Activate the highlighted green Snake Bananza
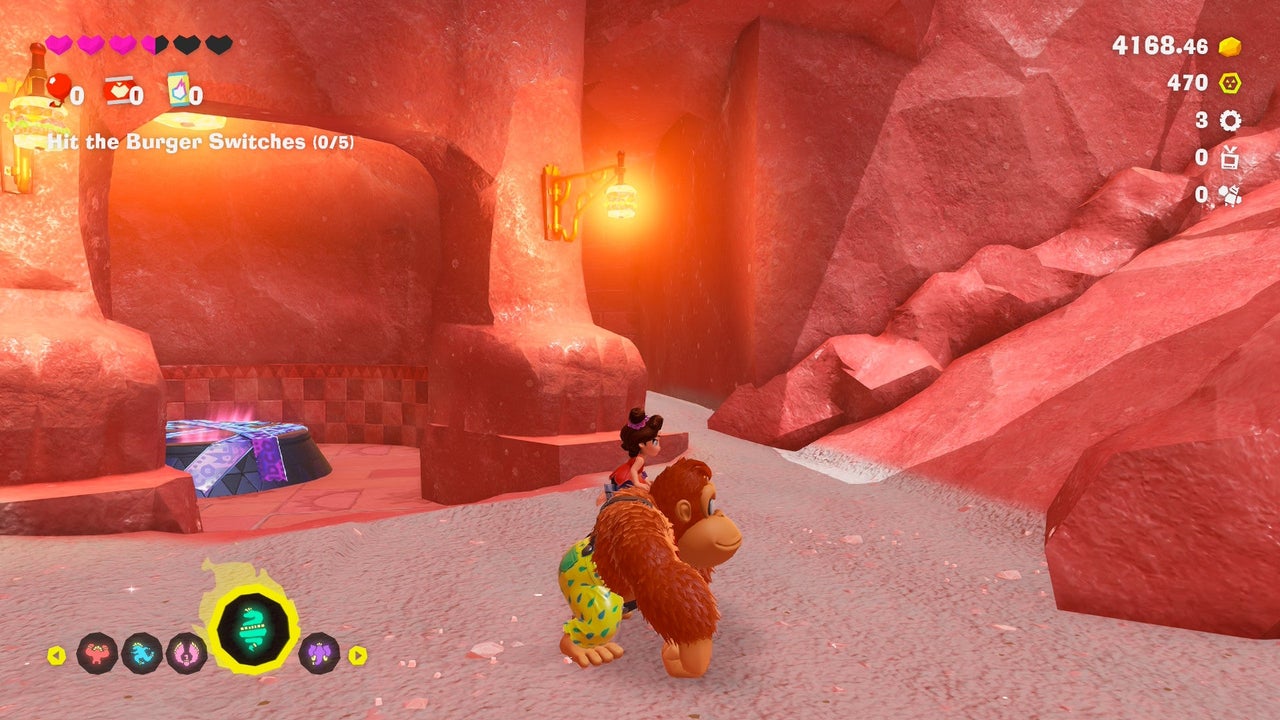This screenshot has height=720, width=1280. 253,630
